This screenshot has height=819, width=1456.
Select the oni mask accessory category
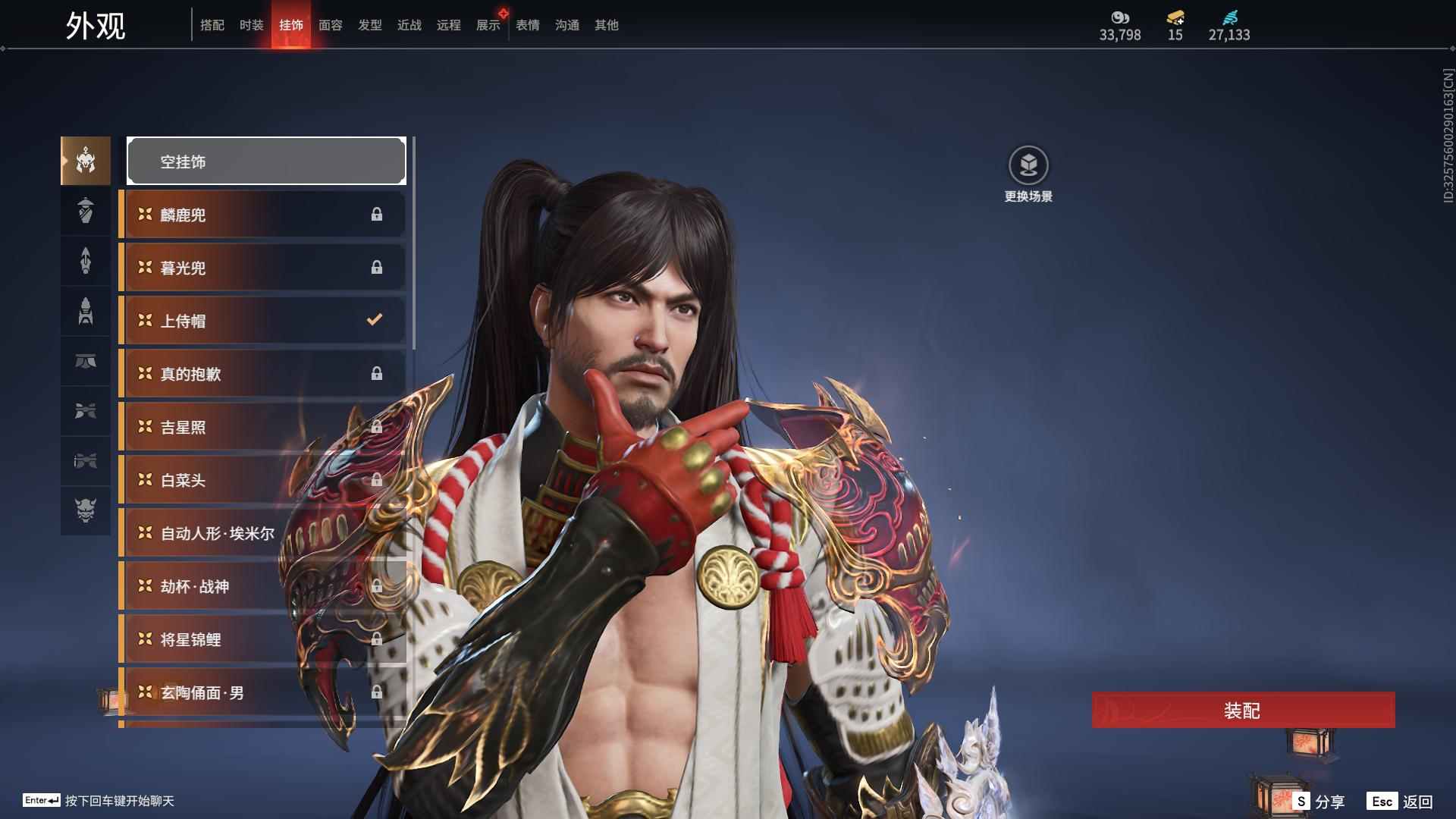click(x=86, y=510)
